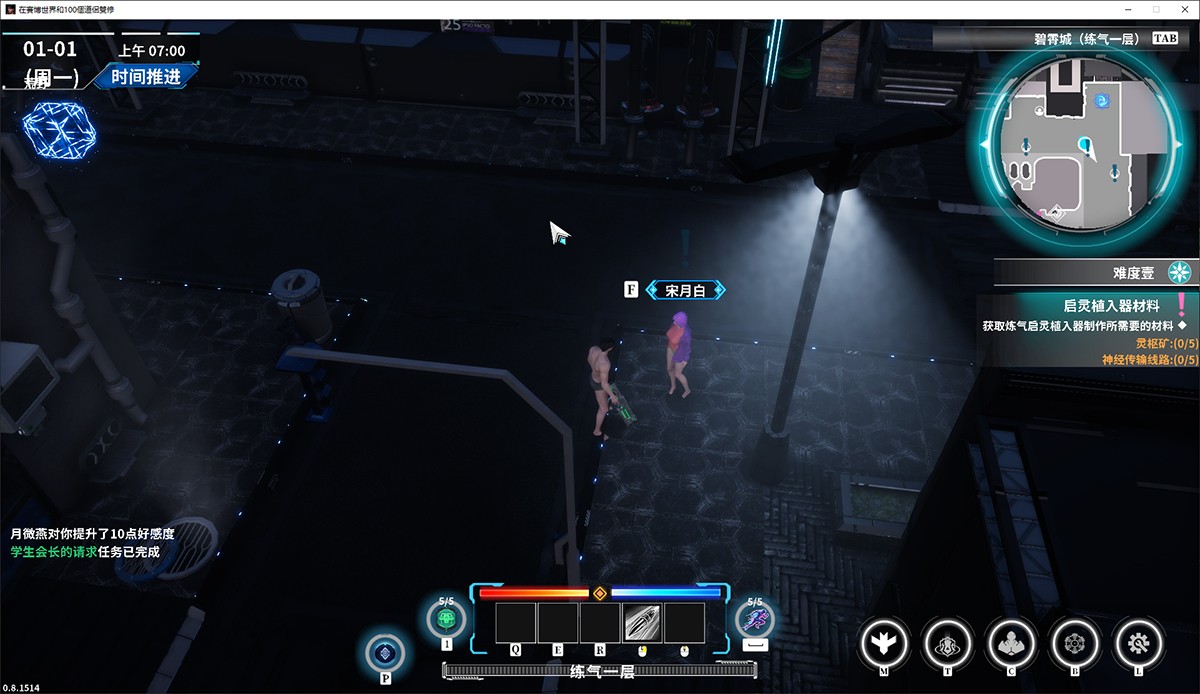Open the character figure menu icon labeled C
The image size is (1200, 694).
coord(1011,640)
